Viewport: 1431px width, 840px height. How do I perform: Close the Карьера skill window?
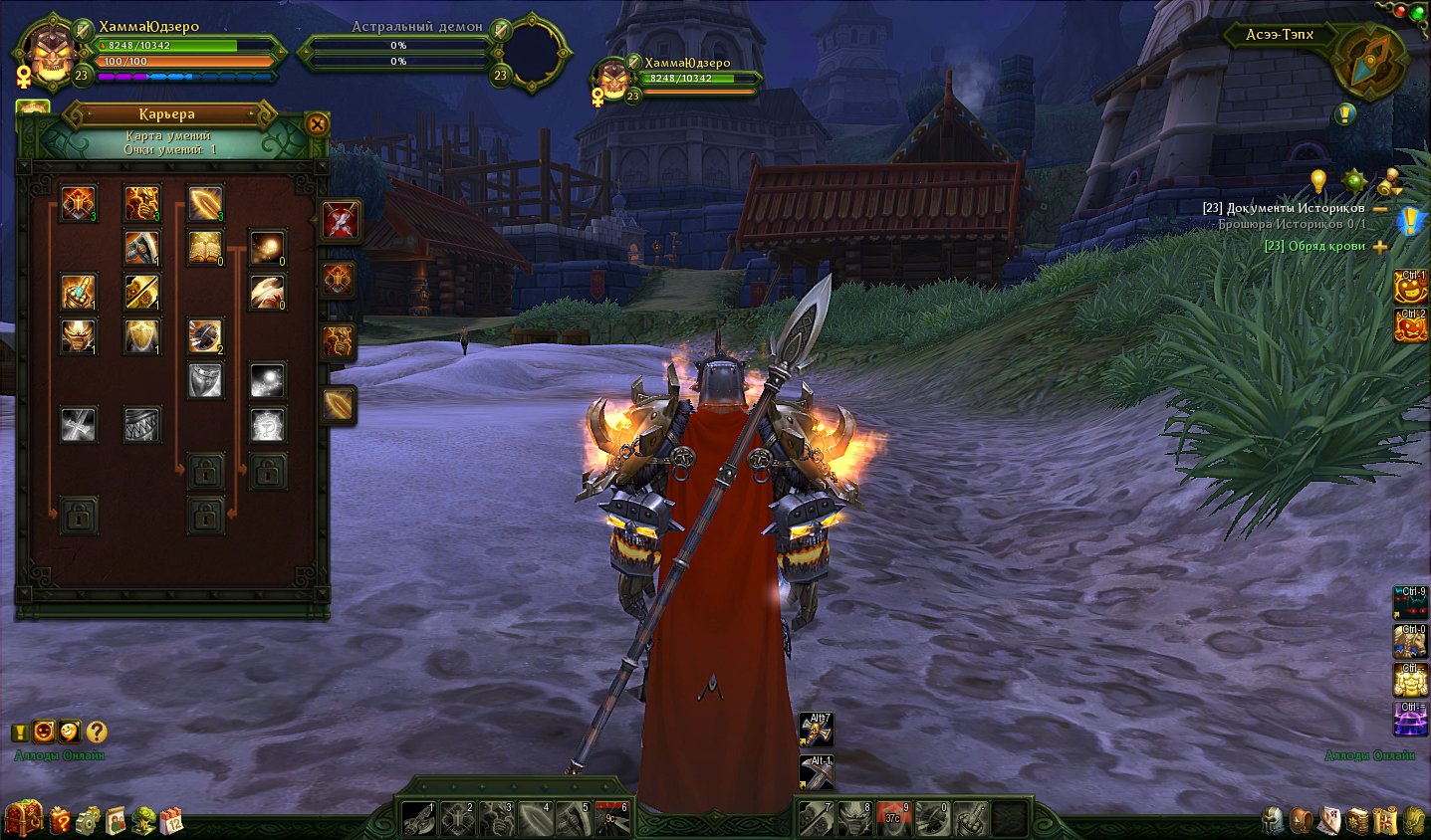(317, 124)
